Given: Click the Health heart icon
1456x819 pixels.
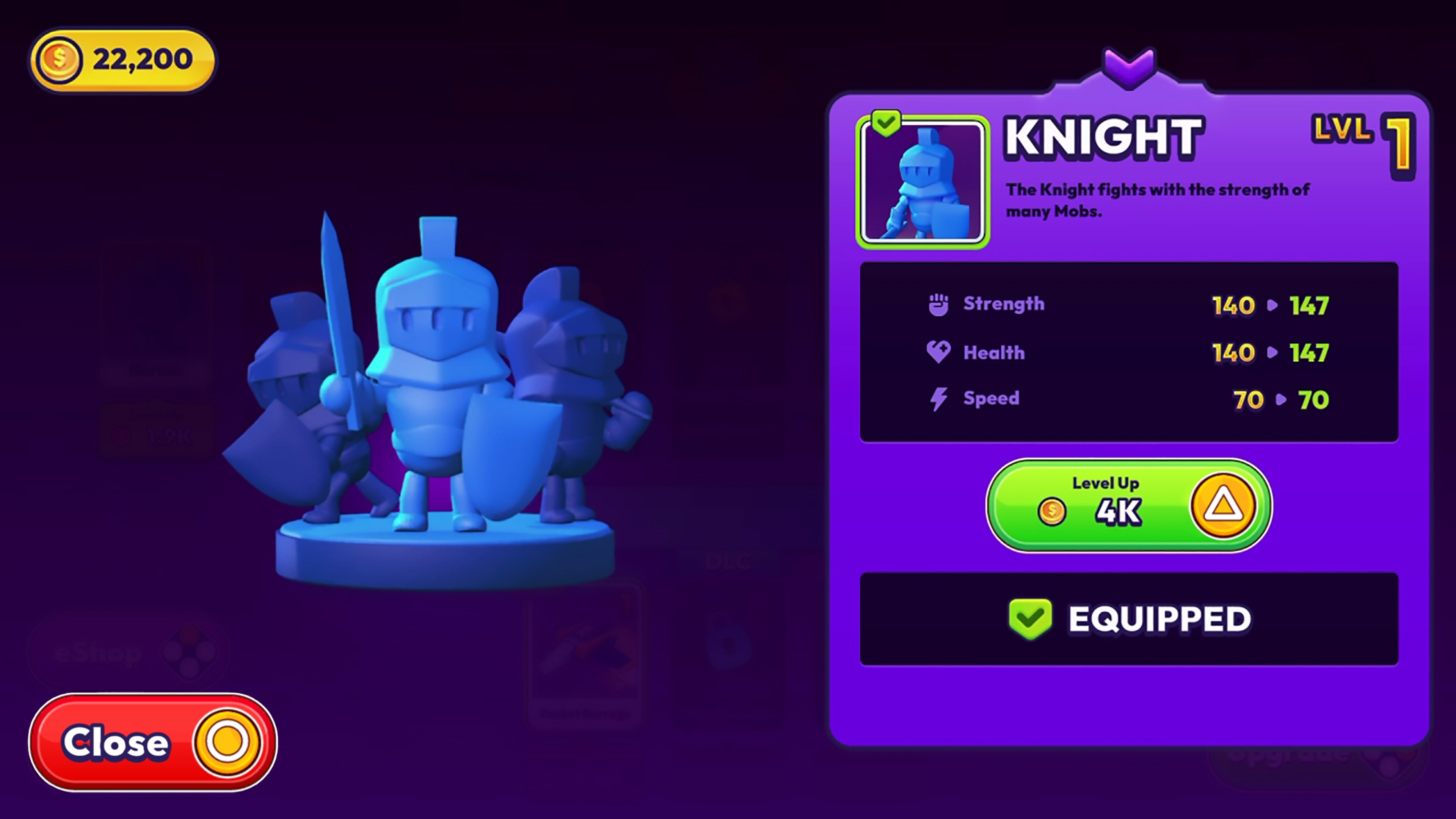Looking at the screenshot, I should tap(939, 351).
